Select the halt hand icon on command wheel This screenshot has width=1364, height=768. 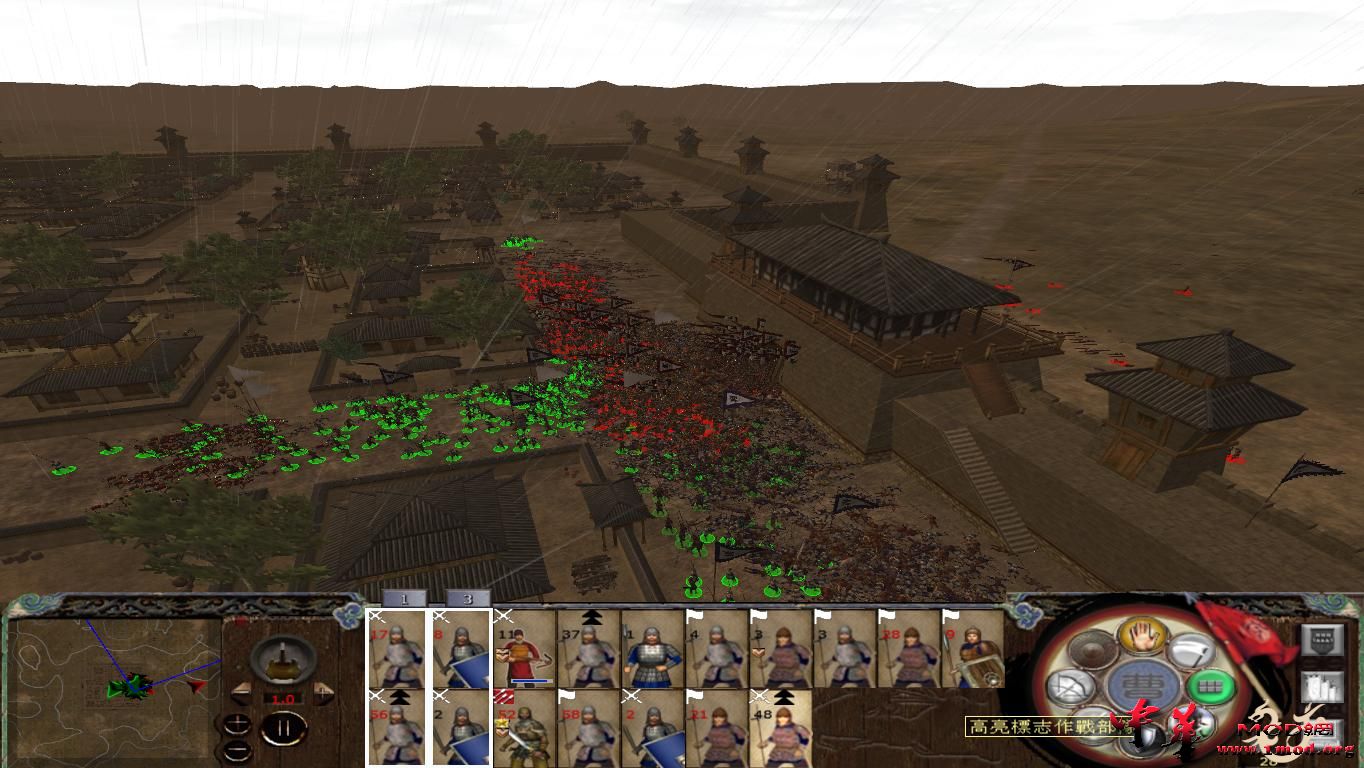pyautogui.click(x=1142, y=636)
